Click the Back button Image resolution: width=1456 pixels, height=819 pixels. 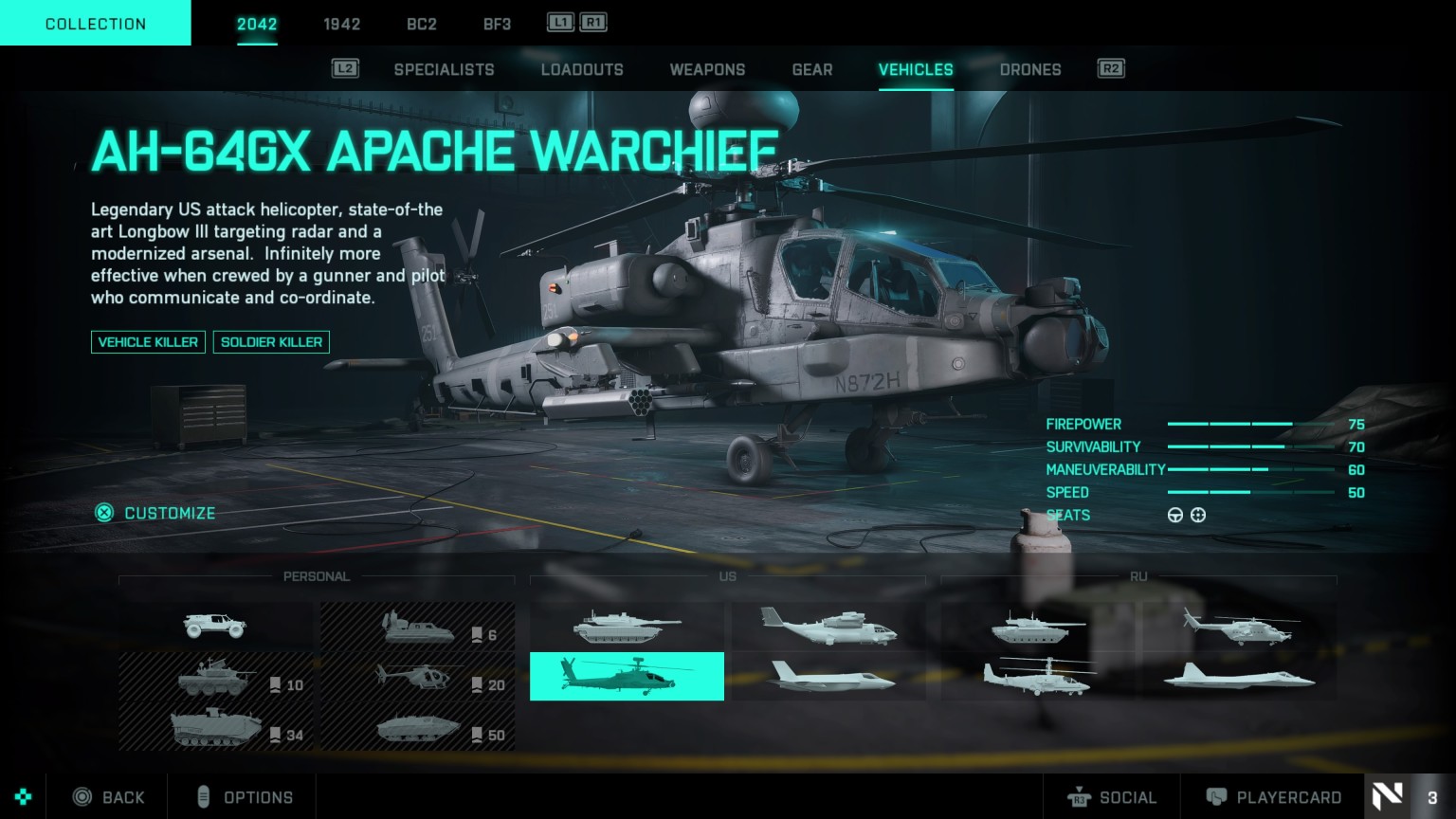[109, 797]
